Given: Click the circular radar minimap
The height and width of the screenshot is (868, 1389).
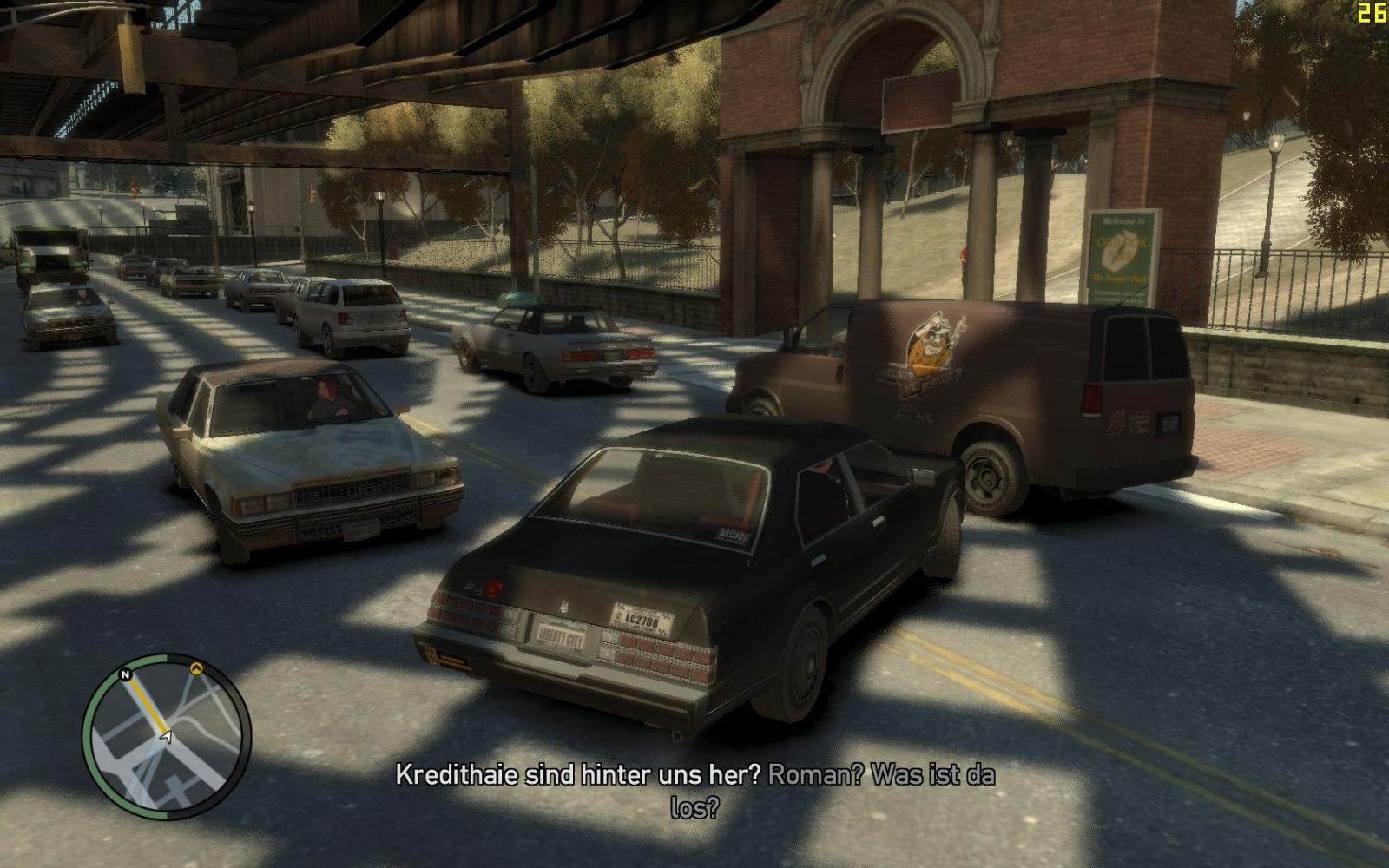Looking at the screenshot, I should (166, 737).
